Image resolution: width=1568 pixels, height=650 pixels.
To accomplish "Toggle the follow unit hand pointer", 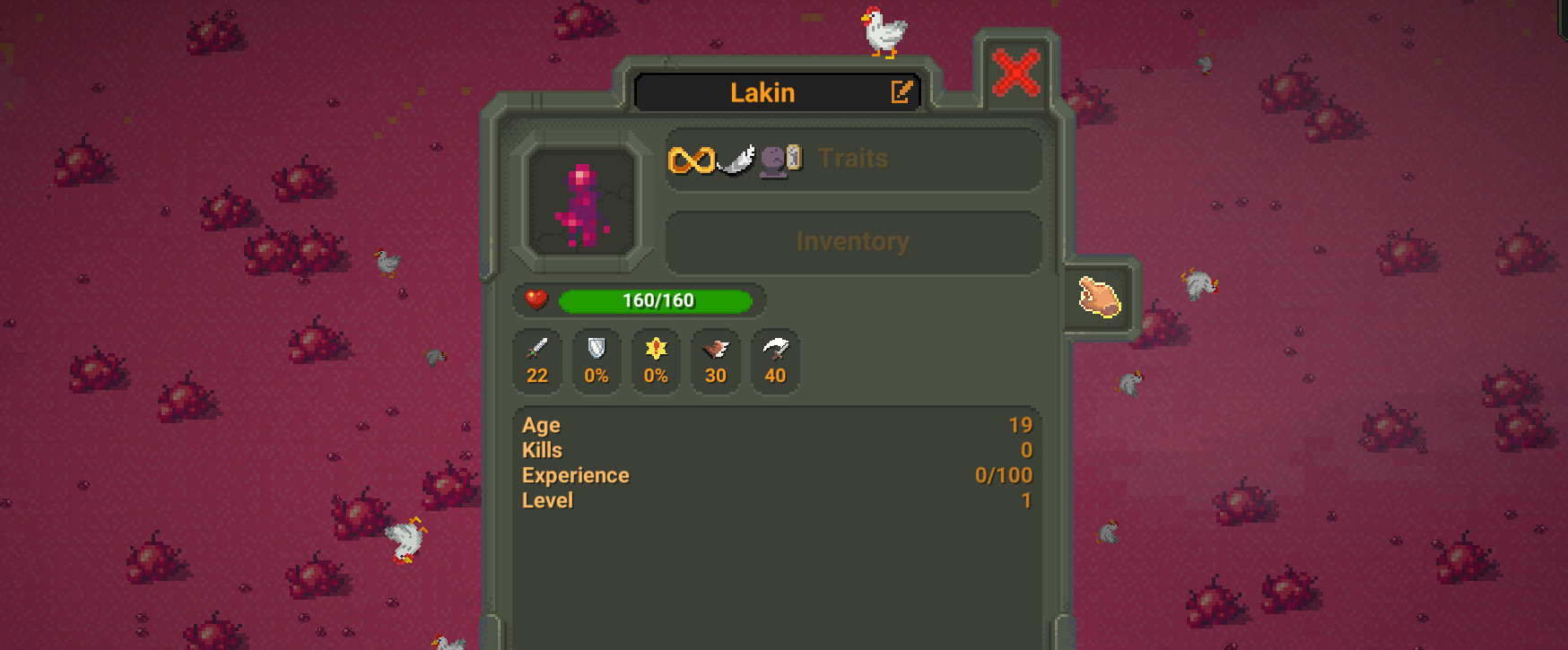I will point(1098,297).
